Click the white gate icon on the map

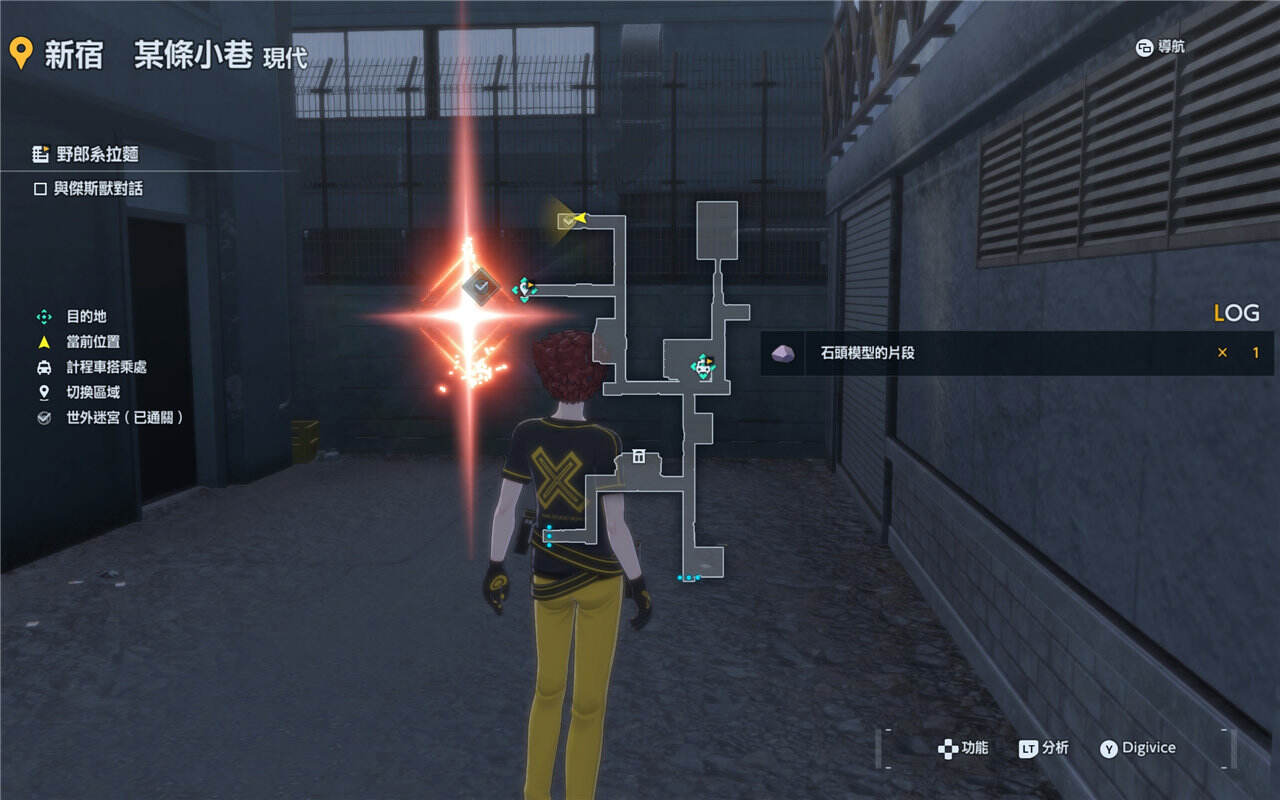click(638, 457)
